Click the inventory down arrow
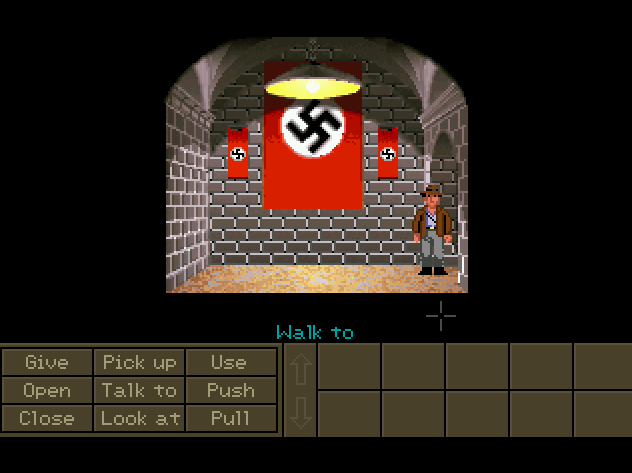 click(x=301, y=413)
